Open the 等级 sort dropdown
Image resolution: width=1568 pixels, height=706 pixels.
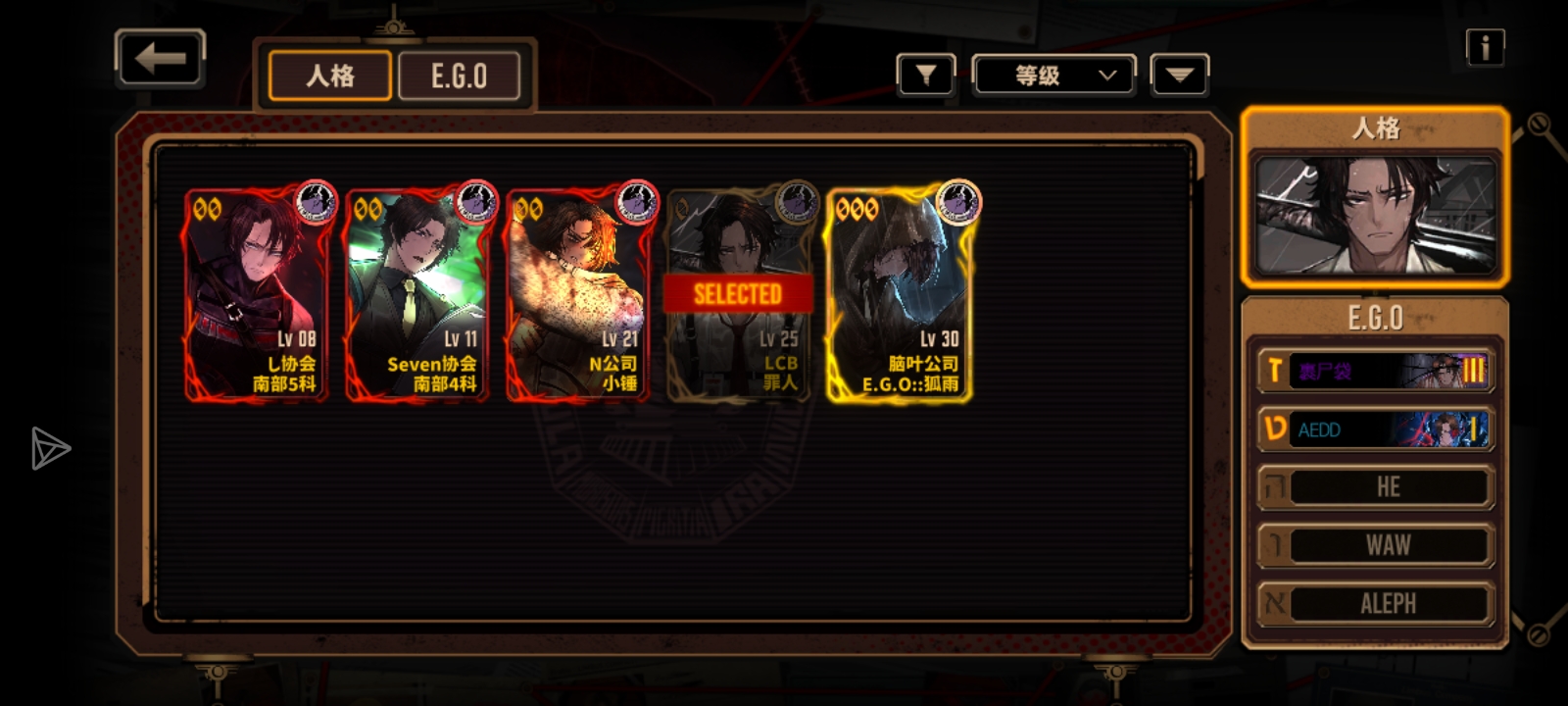[x=1053, y=76]
